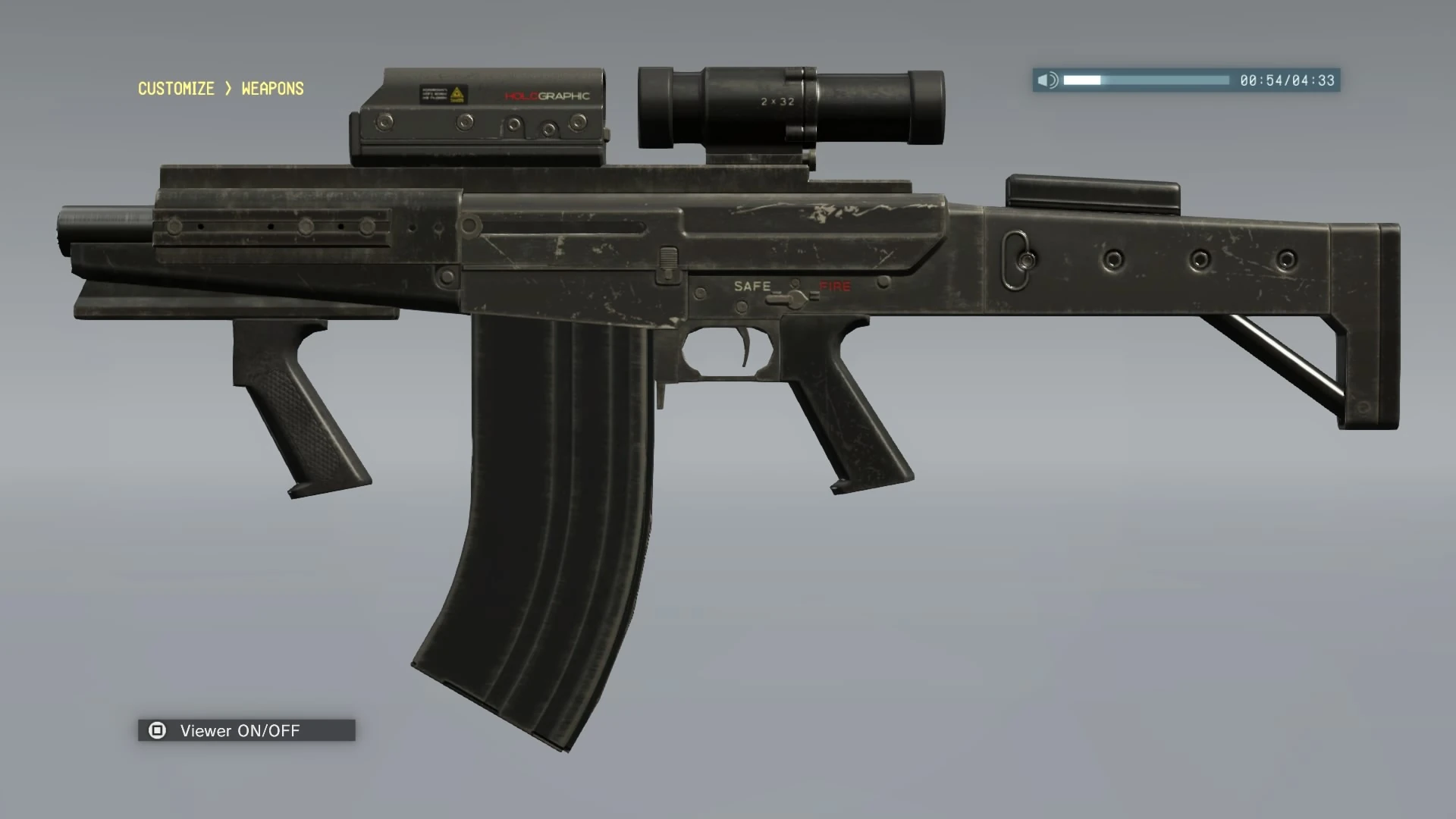Select the CUSTOMIZE menu entry

pyautogui.click(x=175, y=89)
